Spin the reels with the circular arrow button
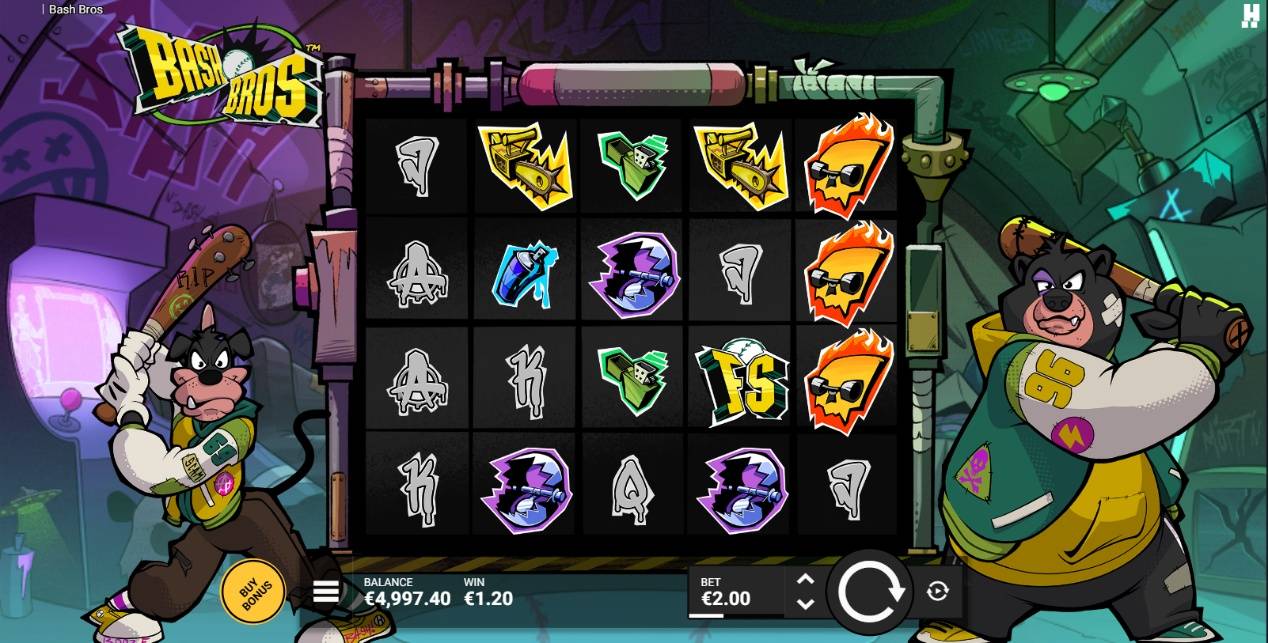 (x=871, y=592)
